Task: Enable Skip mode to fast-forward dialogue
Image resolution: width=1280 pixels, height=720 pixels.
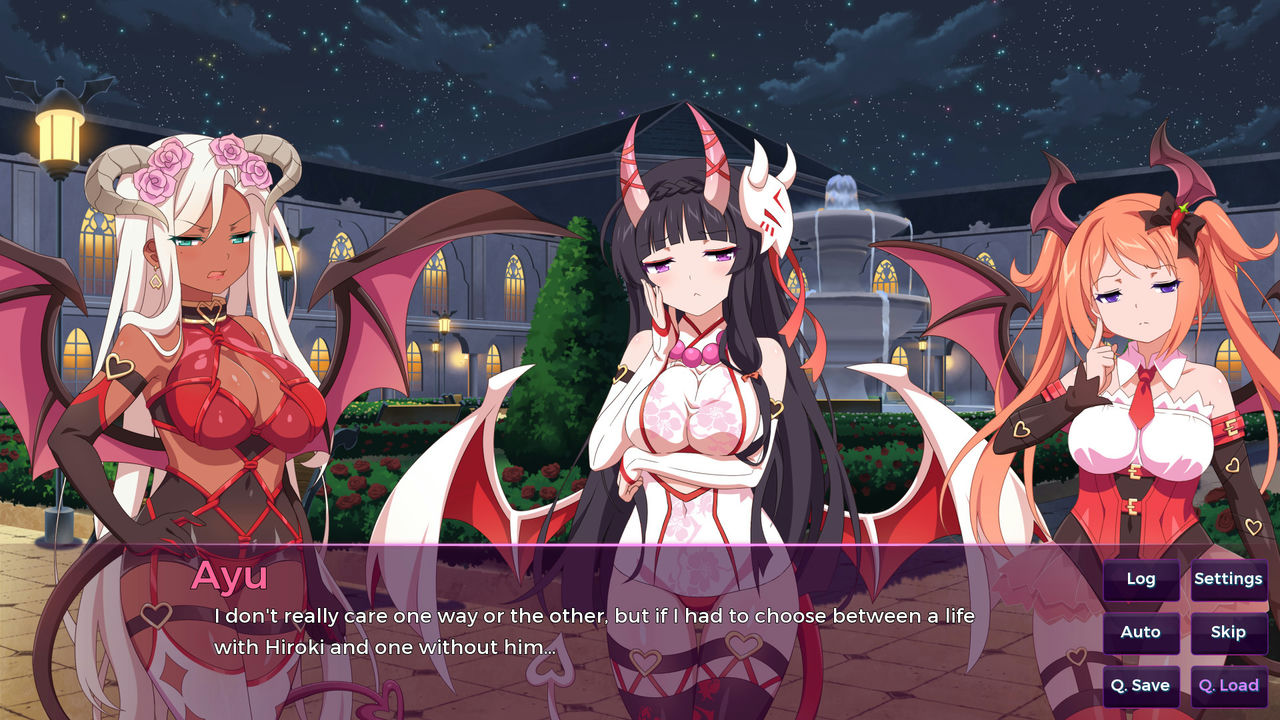Action: 1228,632
